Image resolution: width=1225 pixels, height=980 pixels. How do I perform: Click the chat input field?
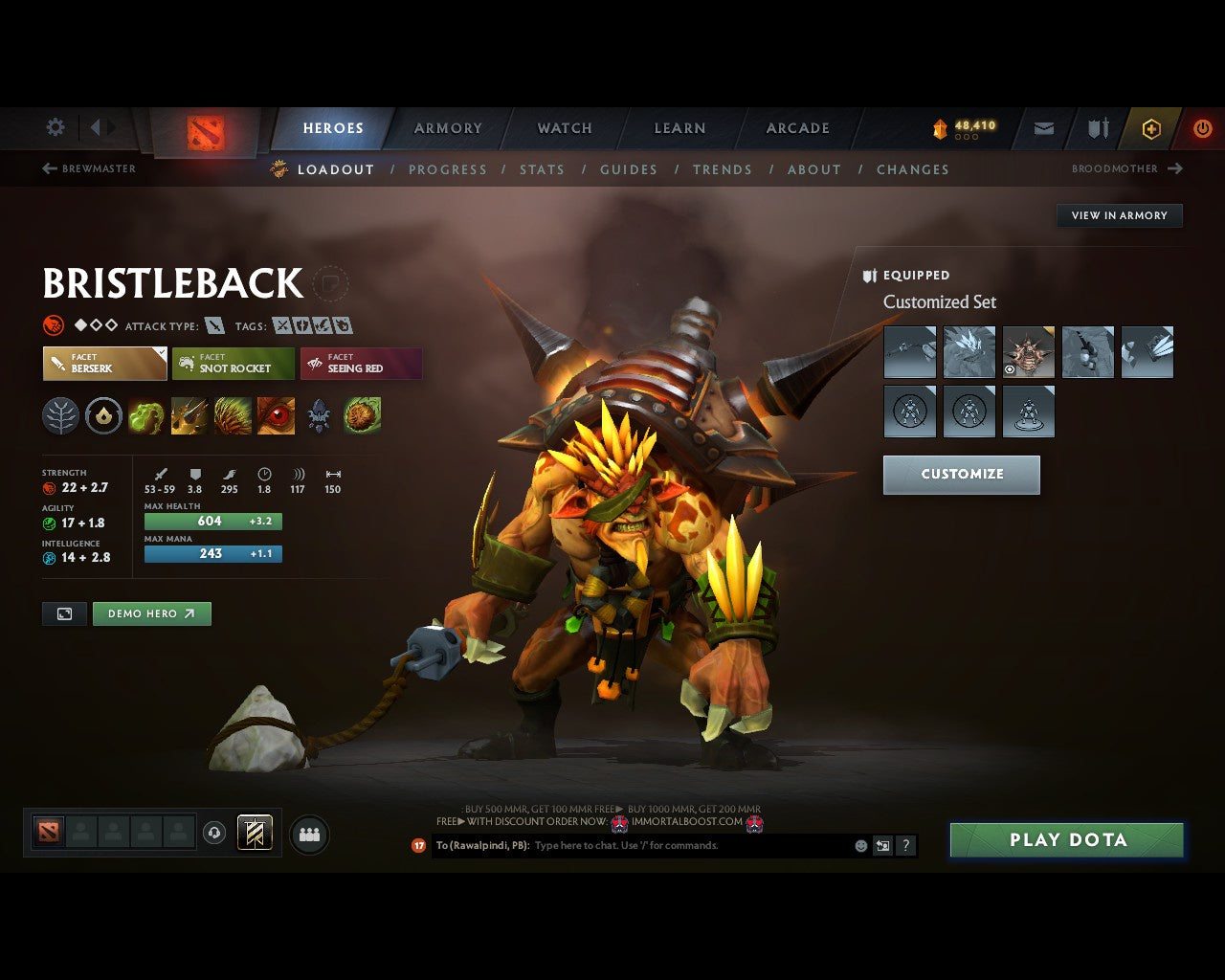[x=670, y=846]
